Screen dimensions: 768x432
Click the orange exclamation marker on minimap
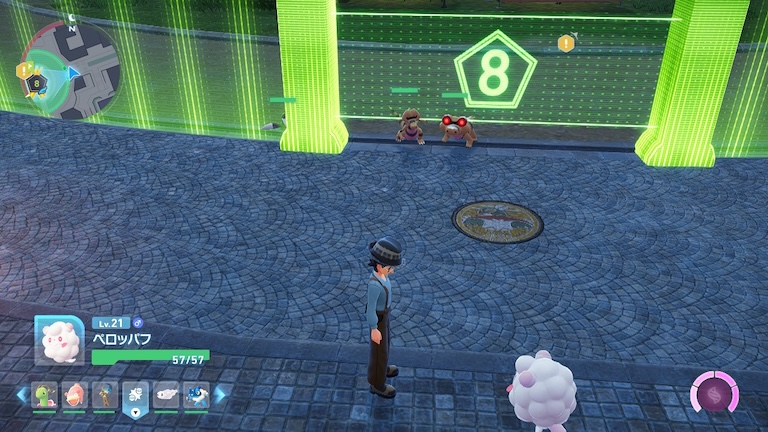tap(23, 70)
